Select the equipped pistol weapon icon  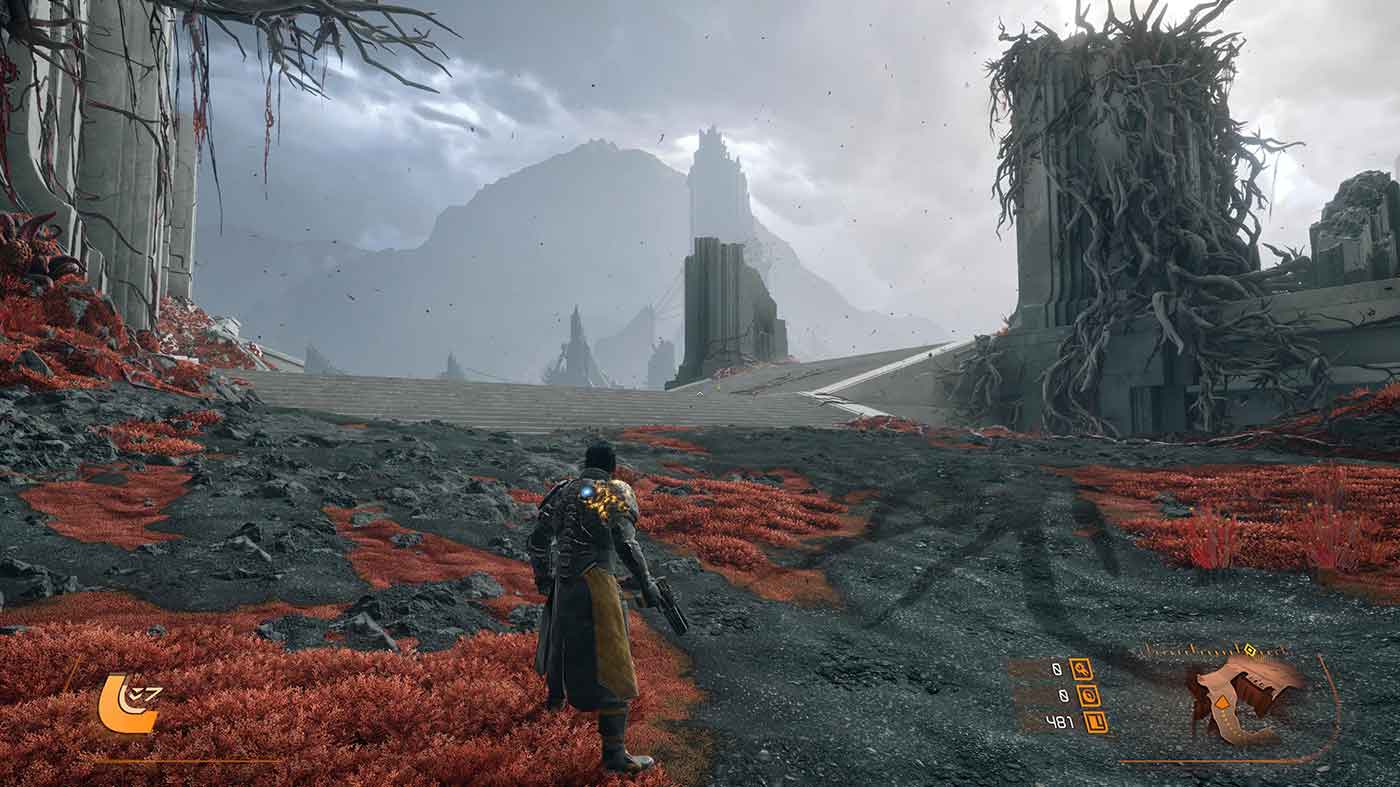pos(1243,699)
